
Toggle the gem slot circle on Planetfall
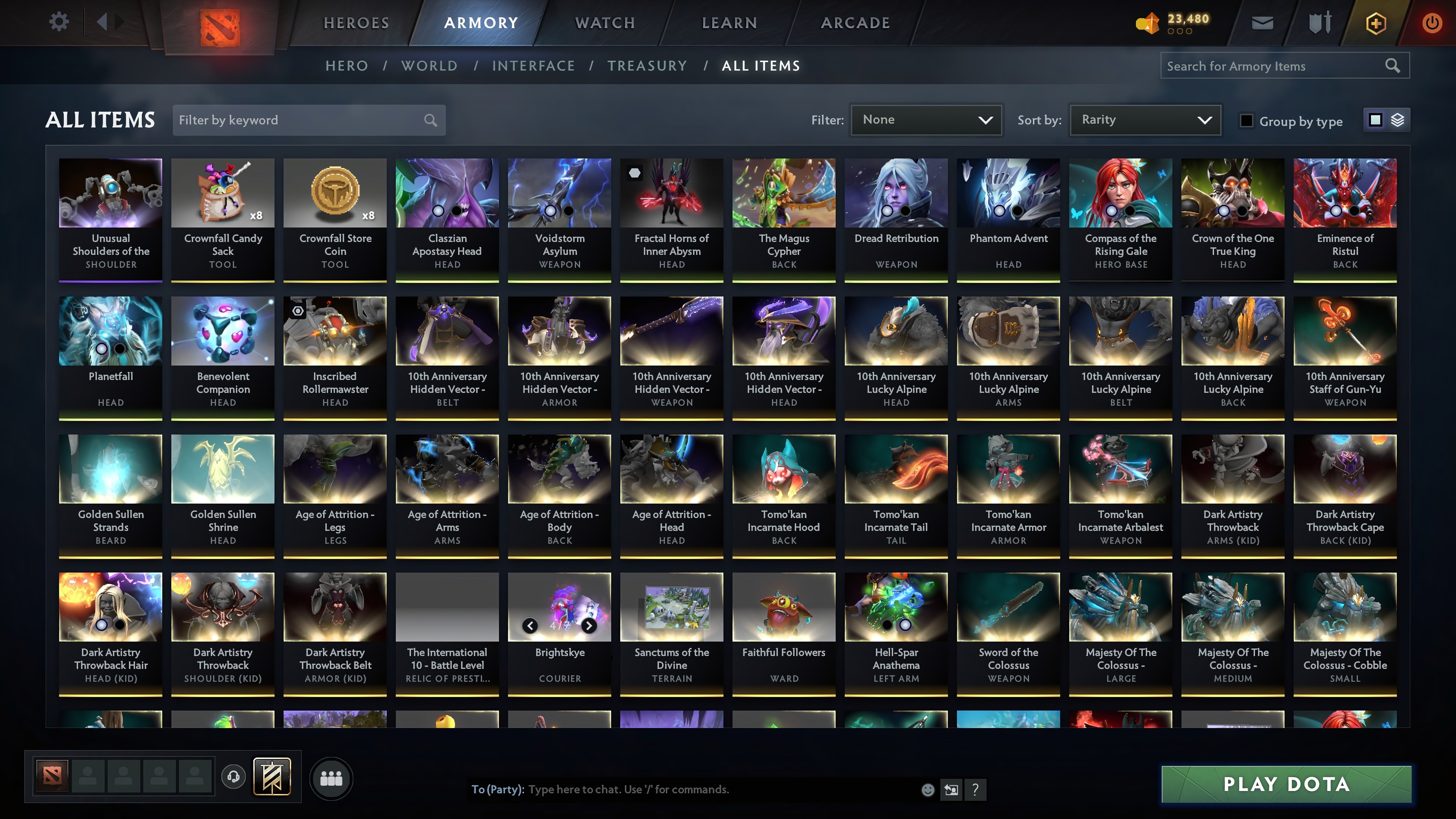click(101, 349)
